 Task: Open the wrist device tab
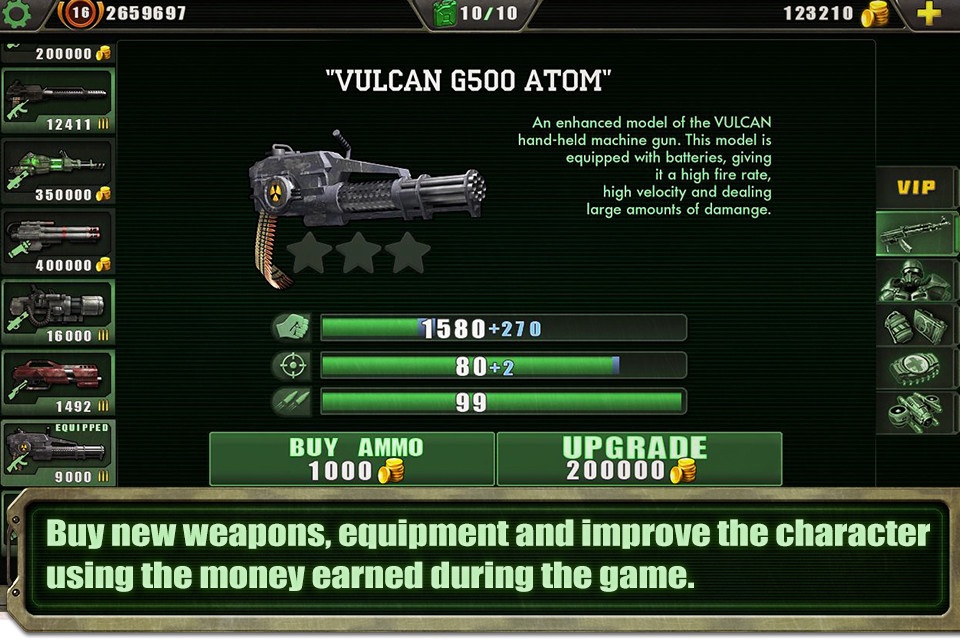click(917, 369)
